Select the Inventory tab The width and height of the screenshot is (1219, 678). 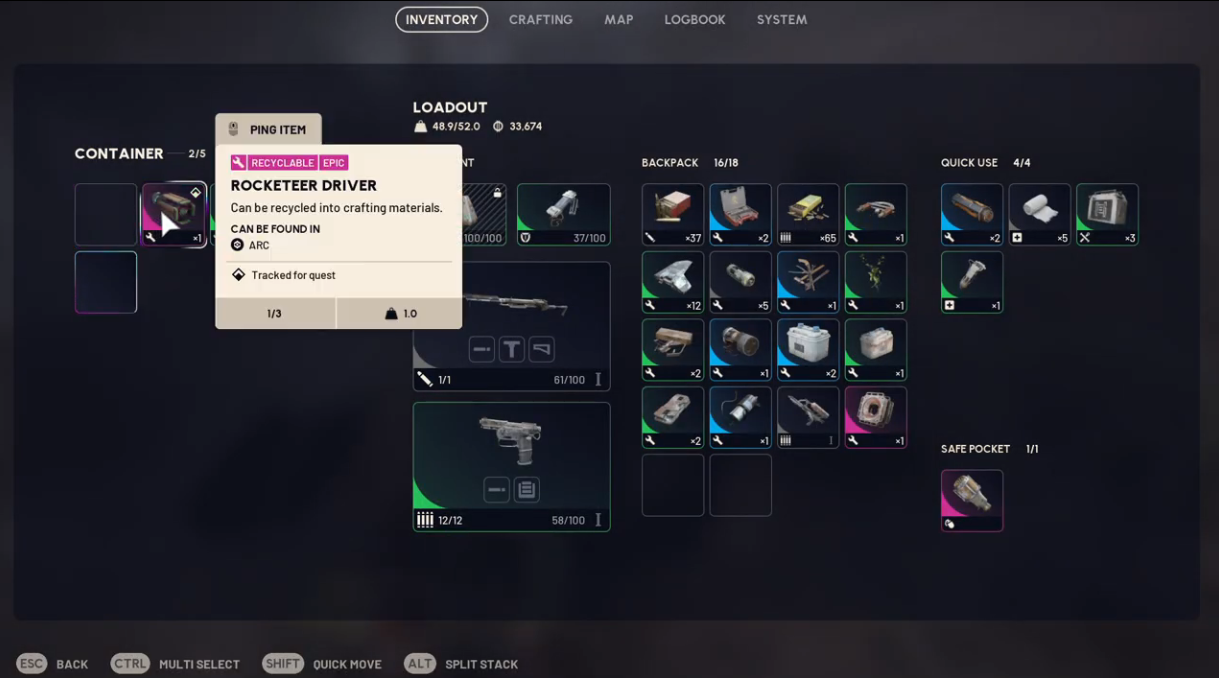coord(441,20)
